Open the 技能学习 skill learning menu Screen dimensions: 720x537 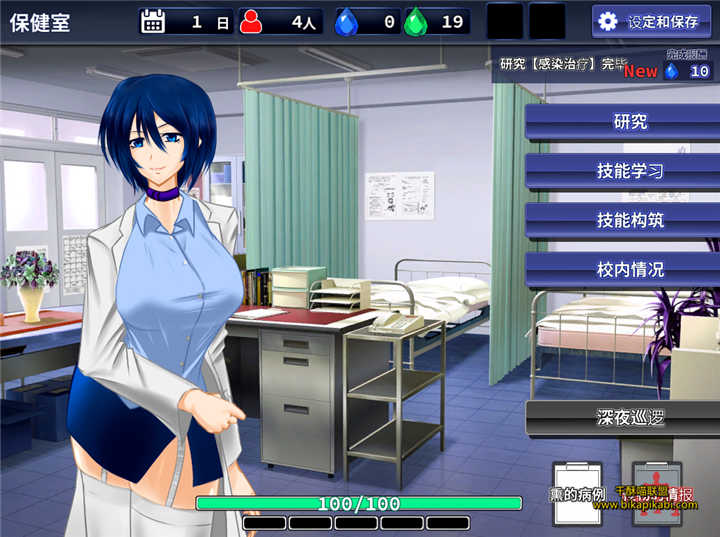(x=620, y=171)
